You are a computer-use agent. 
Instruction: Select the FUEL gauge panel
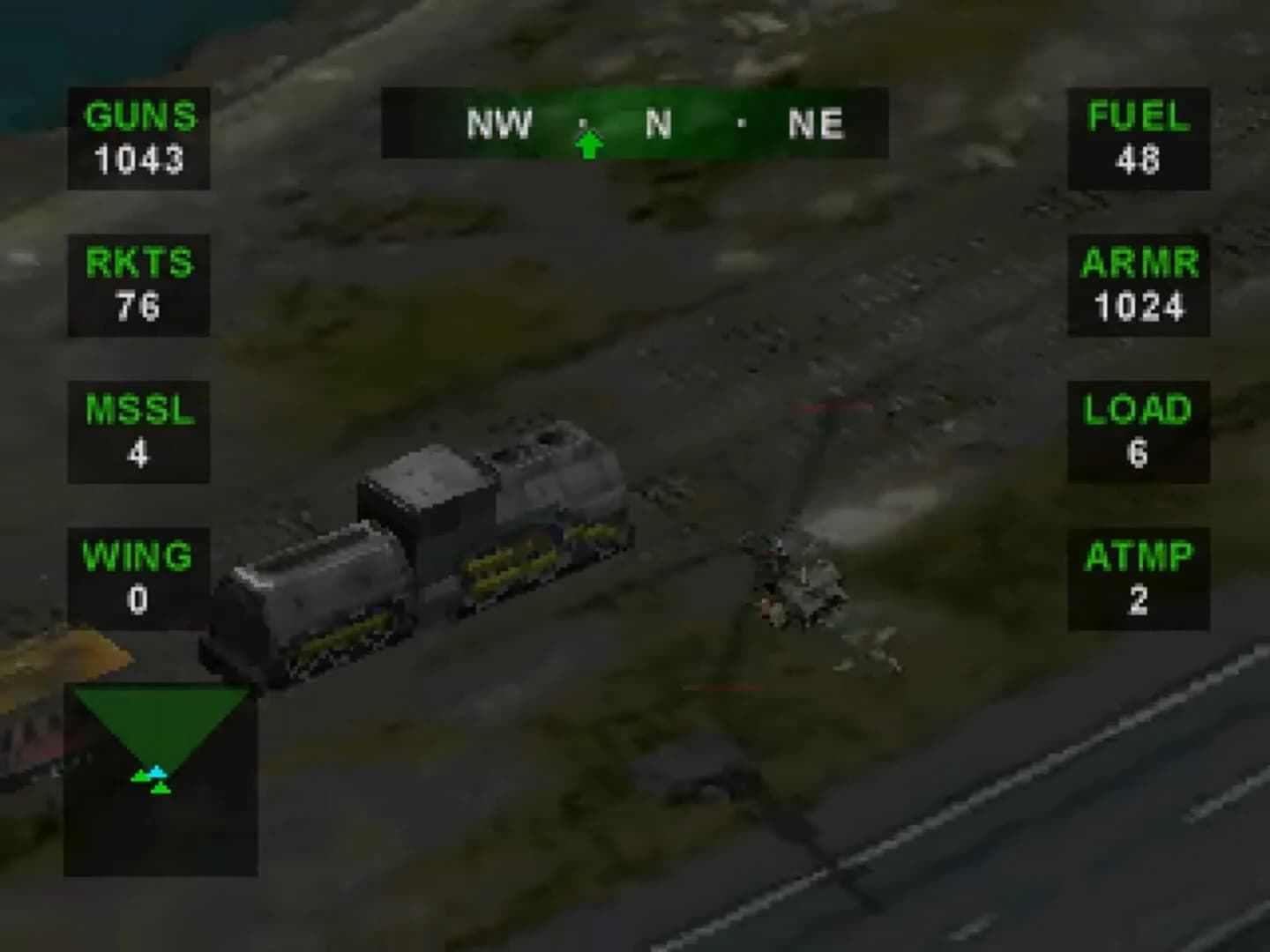coord(1138,138)
